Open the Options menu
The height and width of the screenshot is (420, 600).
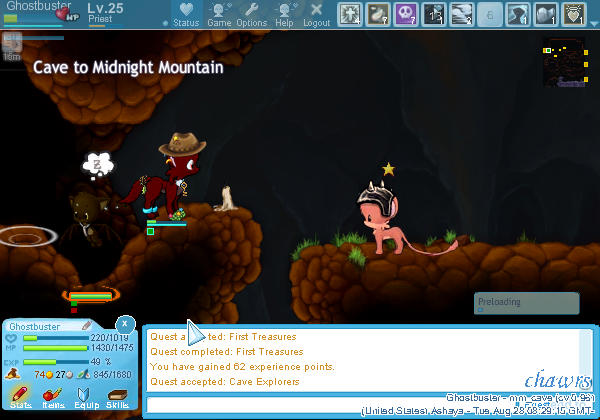click(251, 14)
